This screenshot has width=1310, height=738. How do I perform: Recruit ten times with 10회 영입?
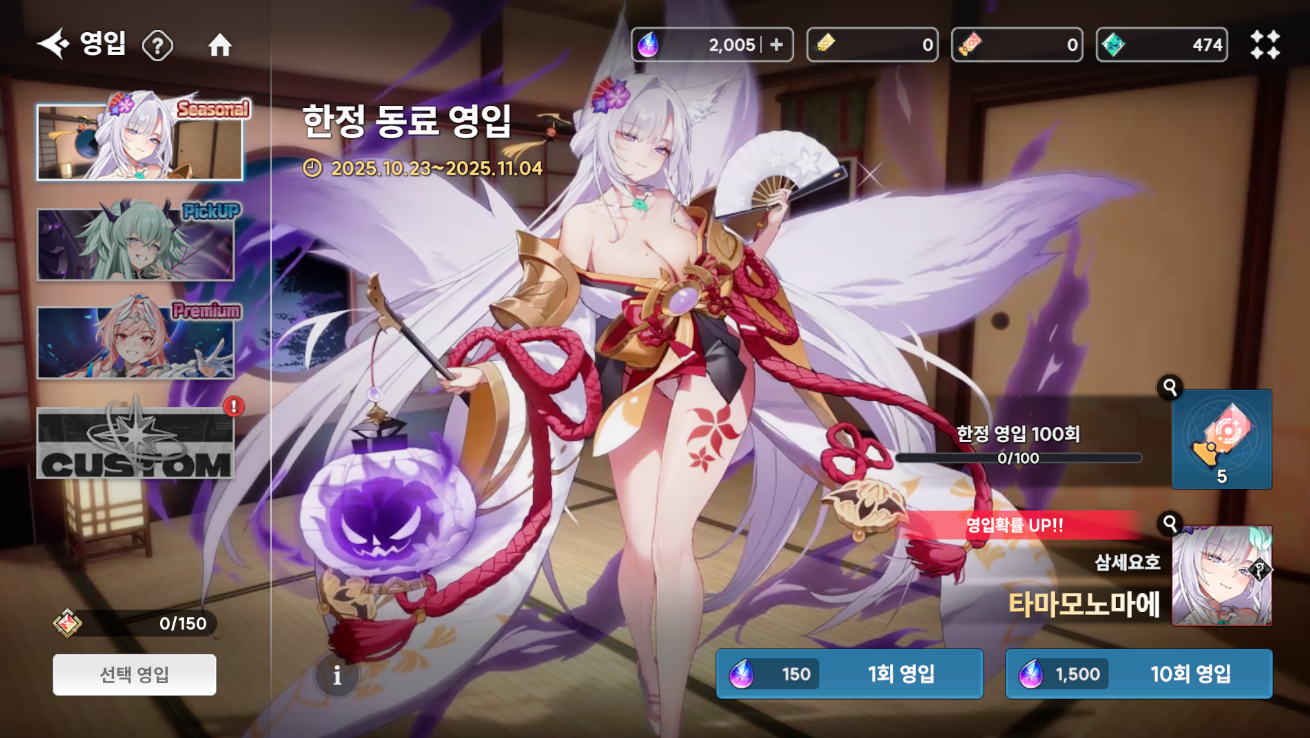[x=1138, y=674]
